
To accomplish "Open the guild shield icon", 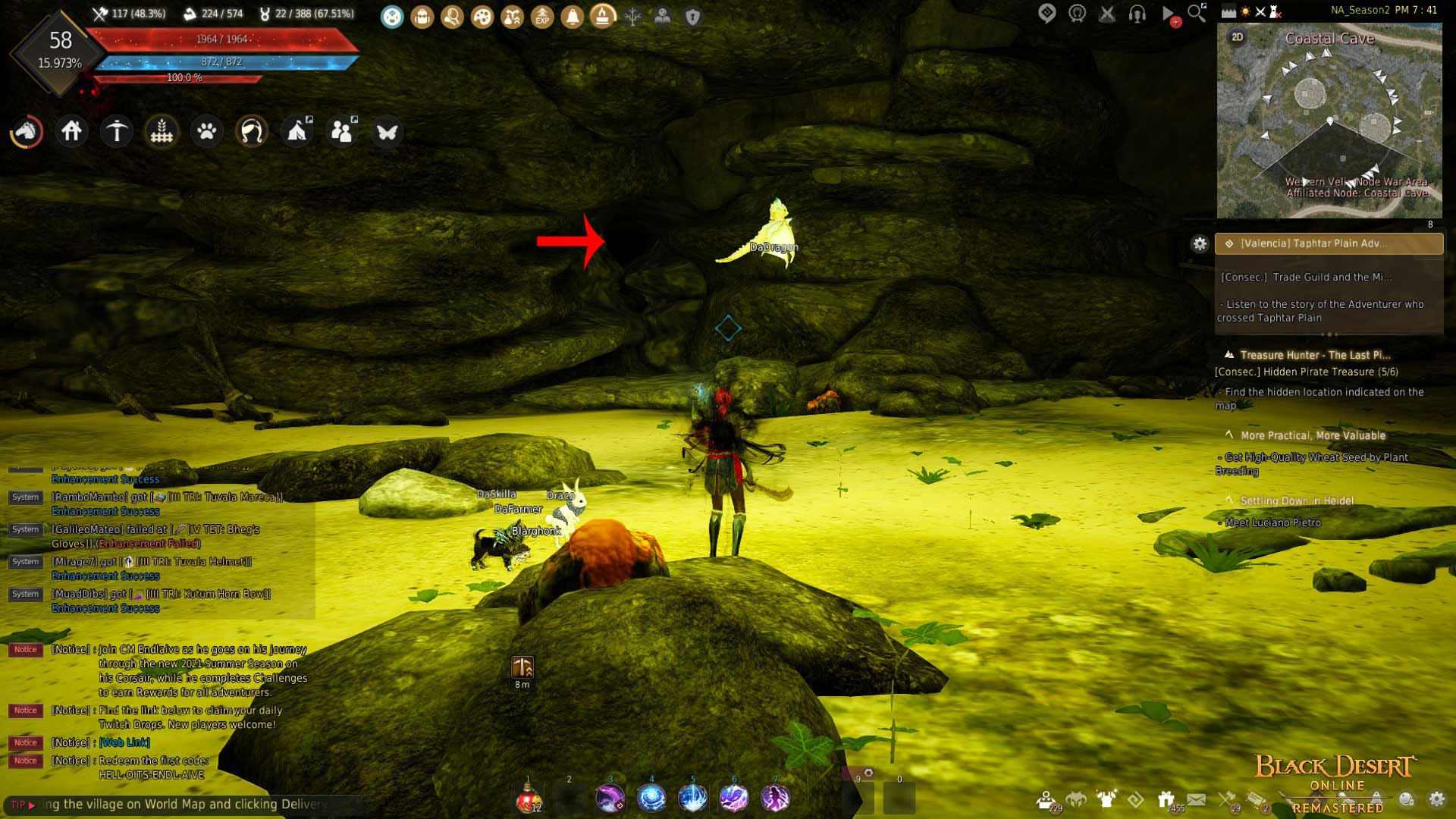I will (693, 17).
